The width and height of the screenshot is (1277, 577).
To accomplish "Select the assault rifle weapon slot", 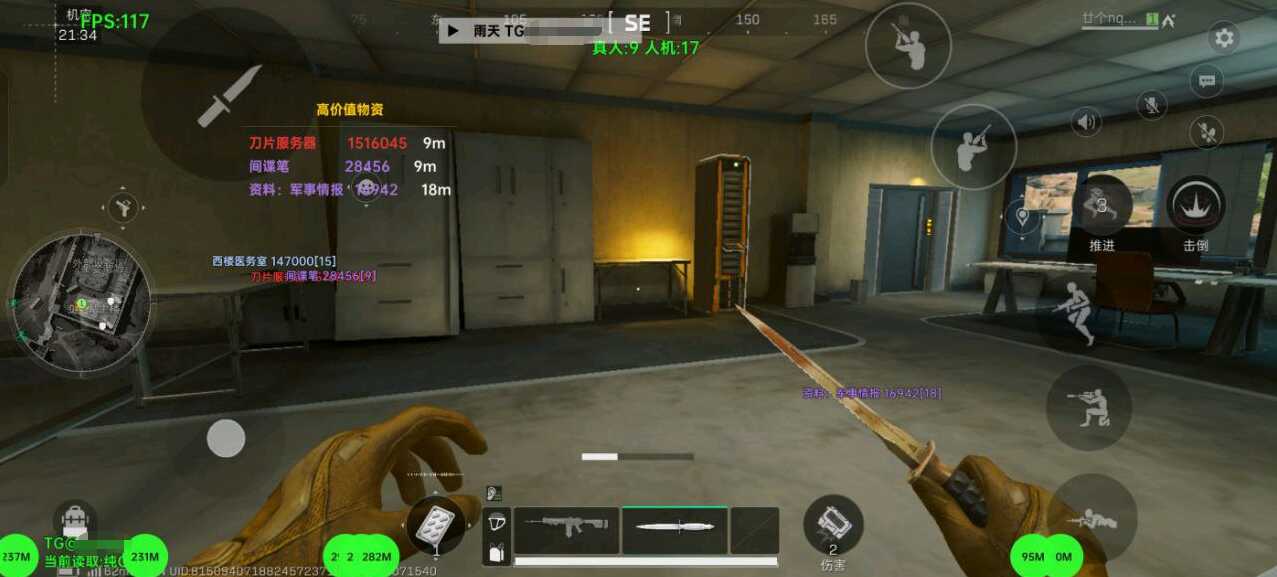I will coord(566,528).
